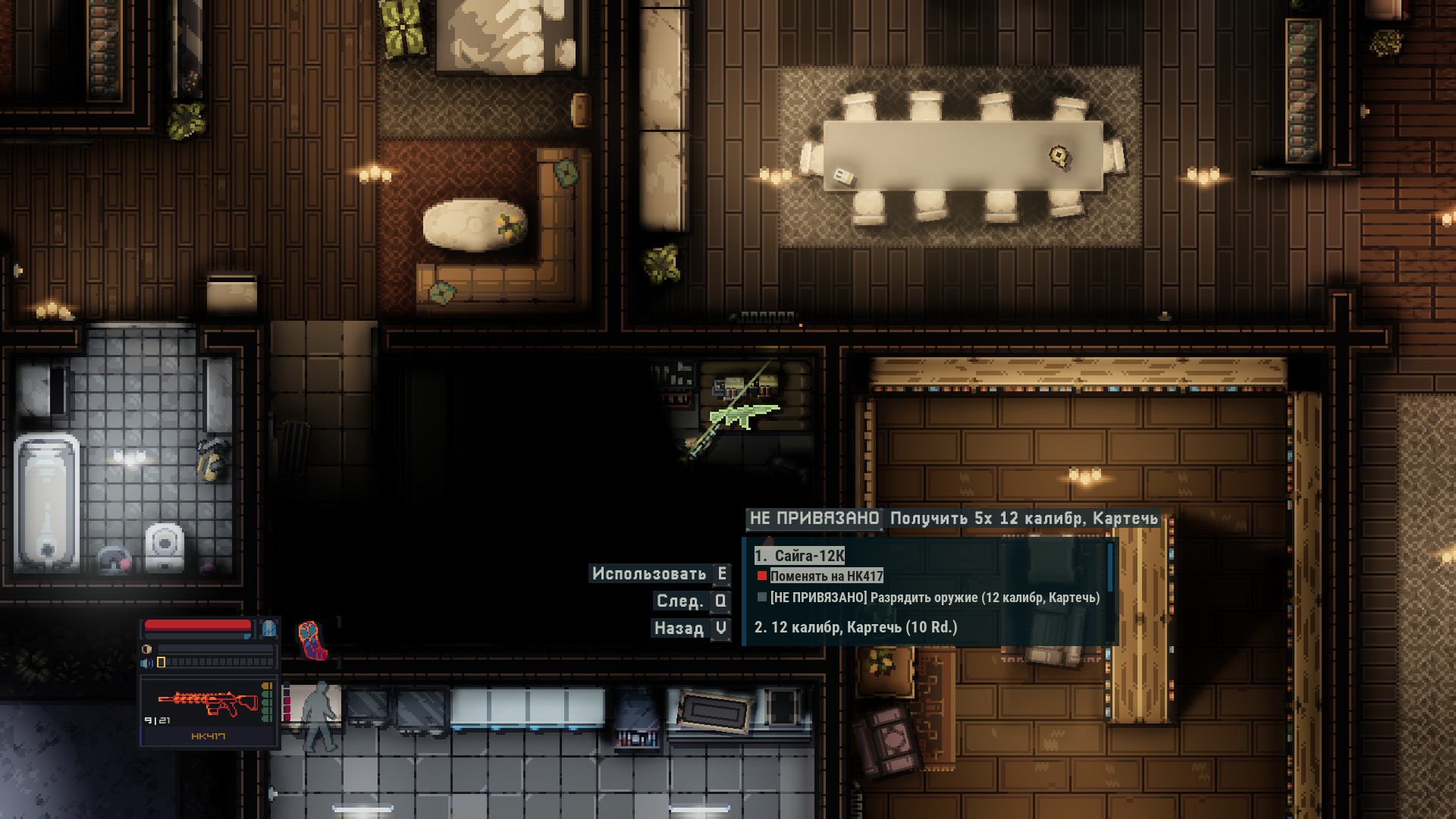Choose the "Поменять на HK417" option
This screenshot has width=1456, height=819.
[x=826, y=576]
